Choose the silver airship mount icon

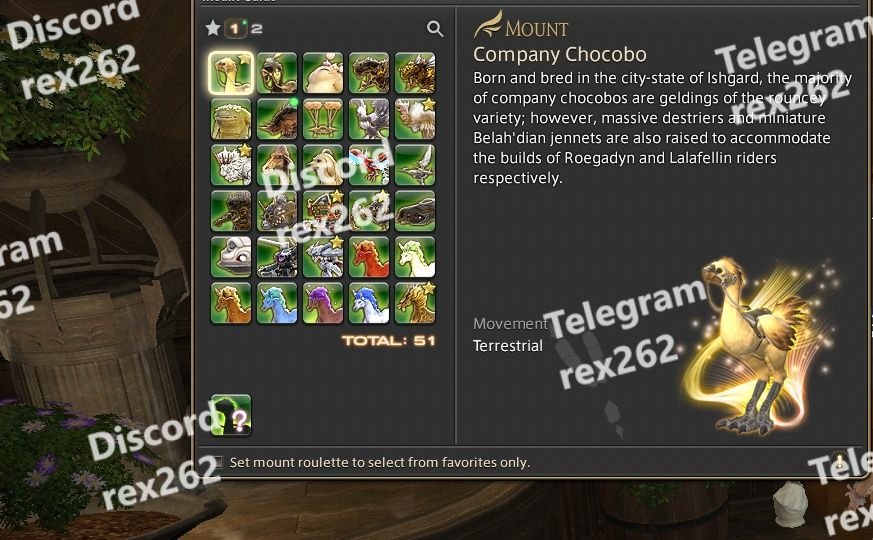[x=415, y=165]
